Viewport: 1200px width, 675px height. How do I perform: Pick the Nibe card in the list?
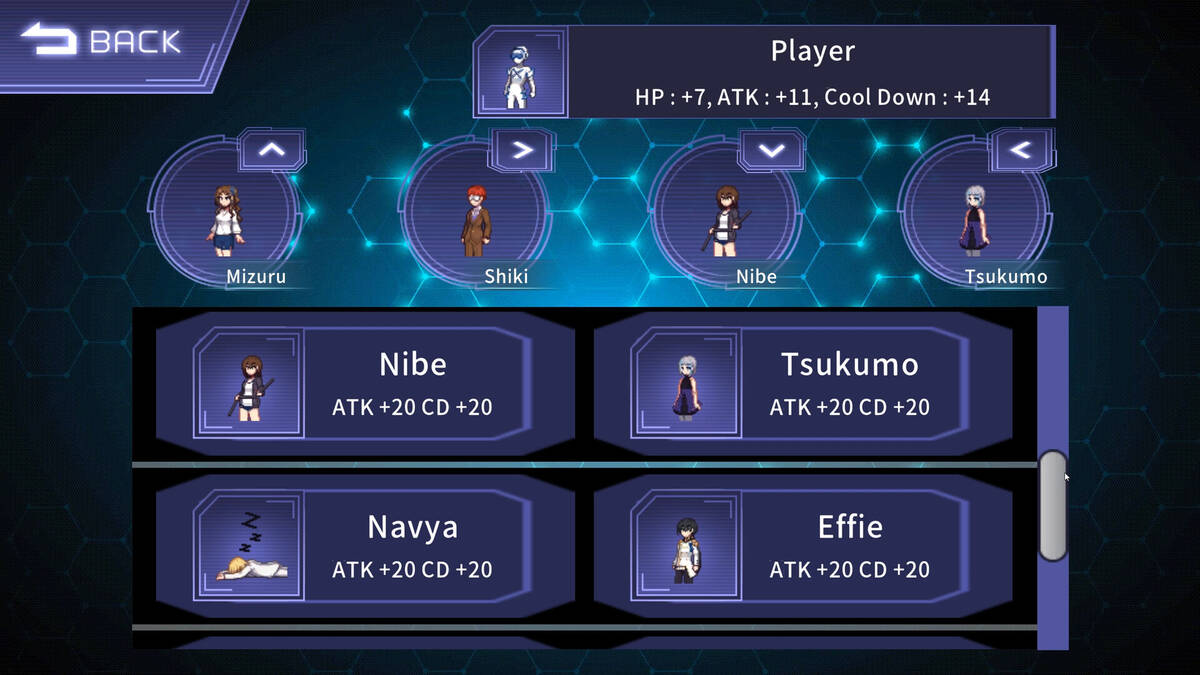coord(365,383)
